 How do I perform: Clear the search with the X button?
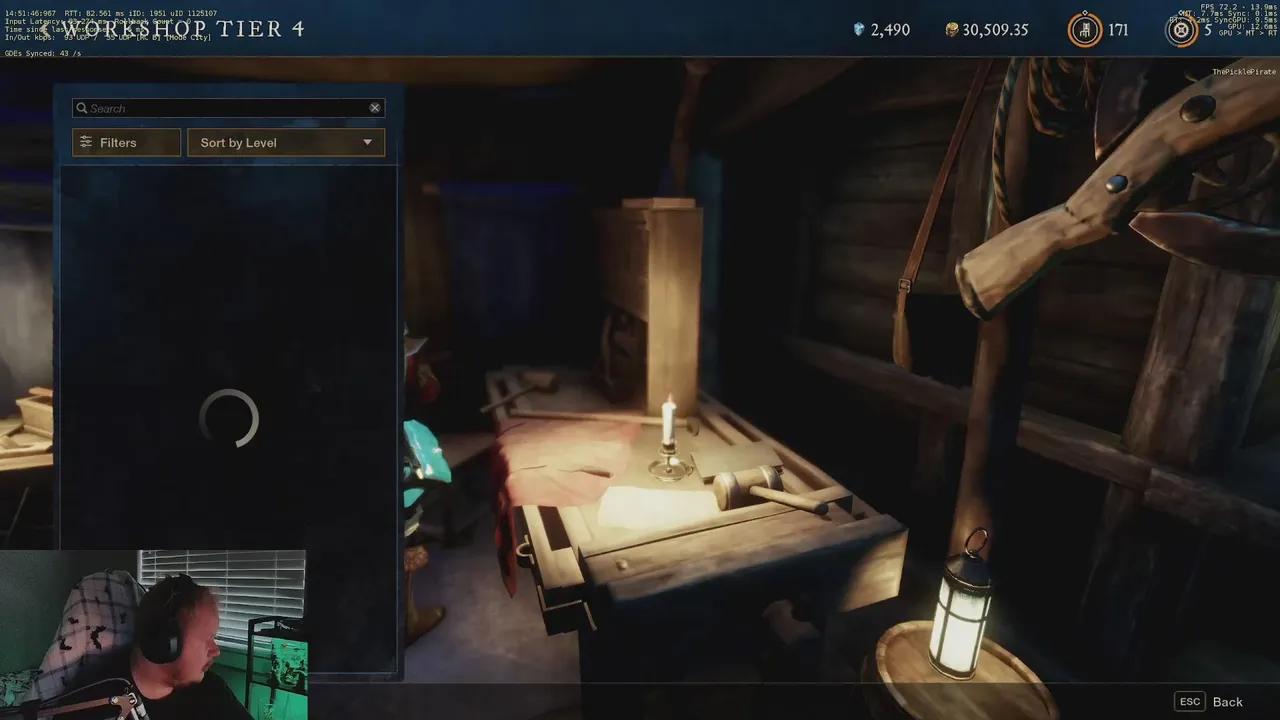click(x=375, y=107)
